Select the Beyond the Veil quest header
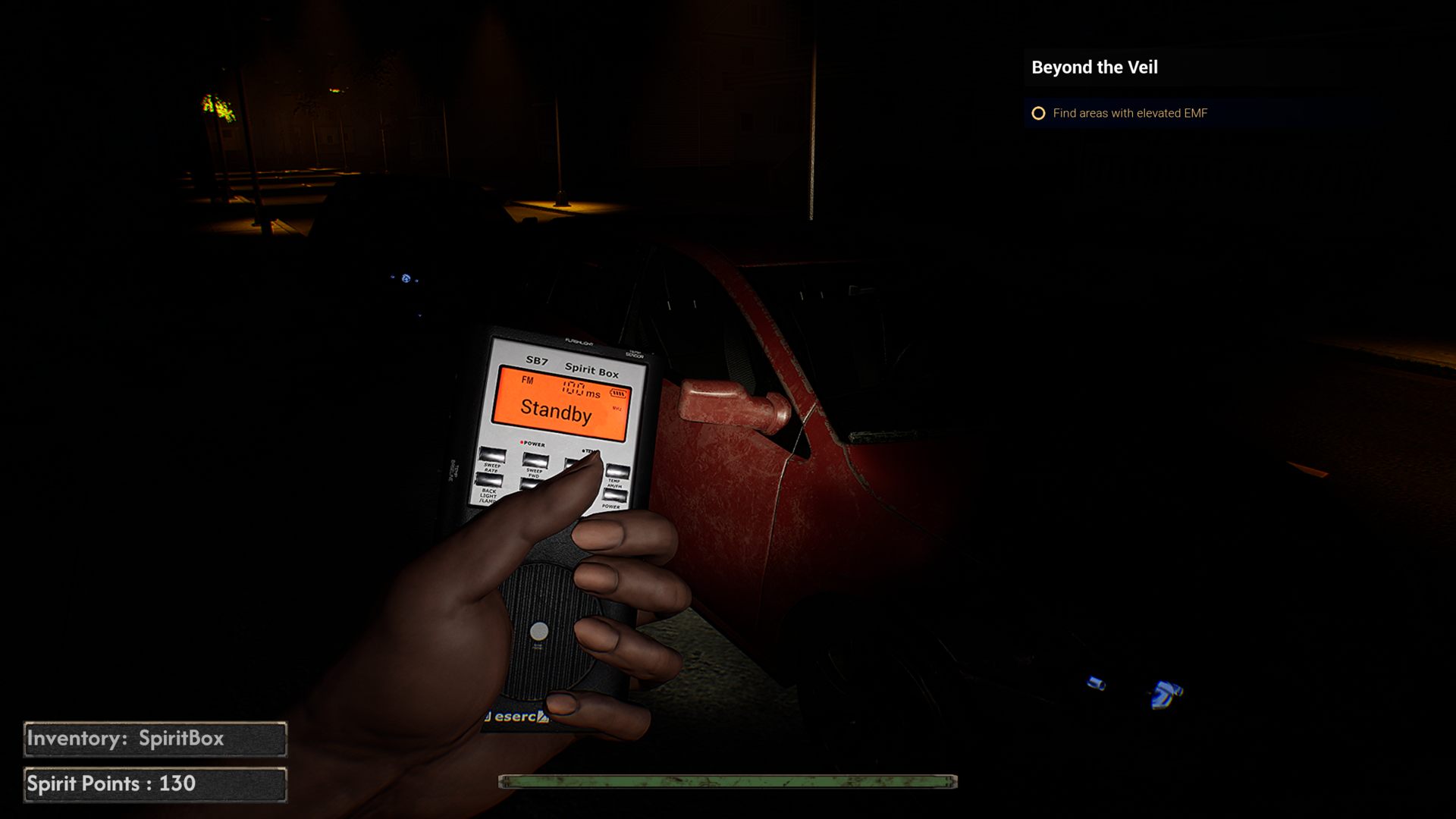The image size is (1456, 819). point(1094,67)
